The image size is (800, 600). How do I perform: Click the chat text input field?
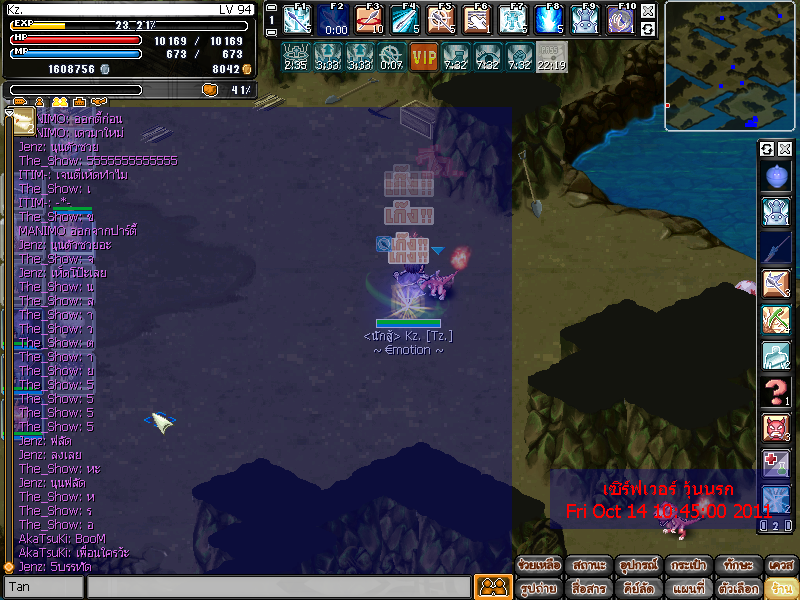click(278, 587)
